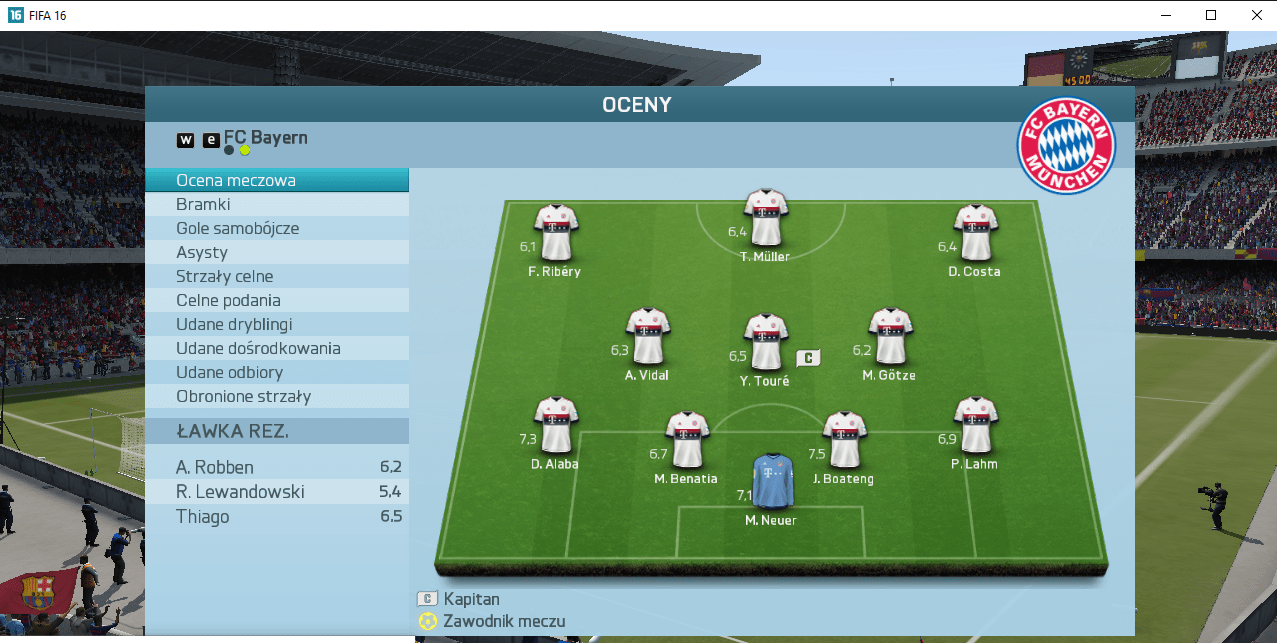Select substitute A. Robben row
Image resolution: width=1277 pixels, height=643 pixels.
click(x=277, y=467)
